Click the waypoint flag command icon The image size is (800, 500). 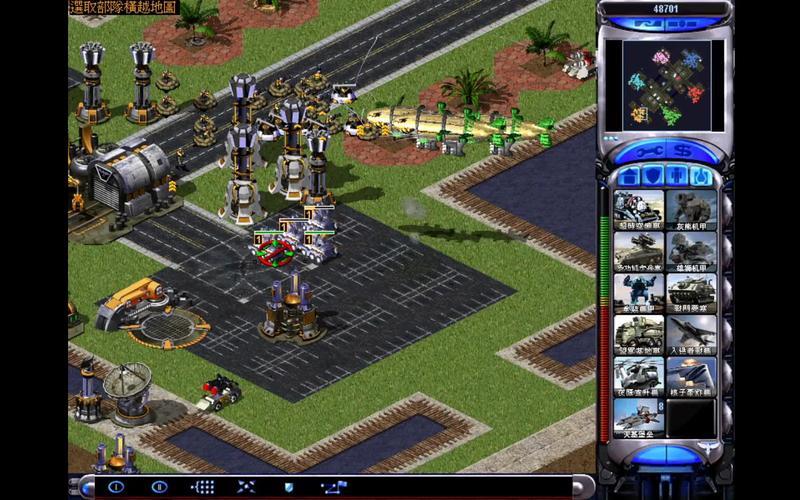tap(332, 487)
